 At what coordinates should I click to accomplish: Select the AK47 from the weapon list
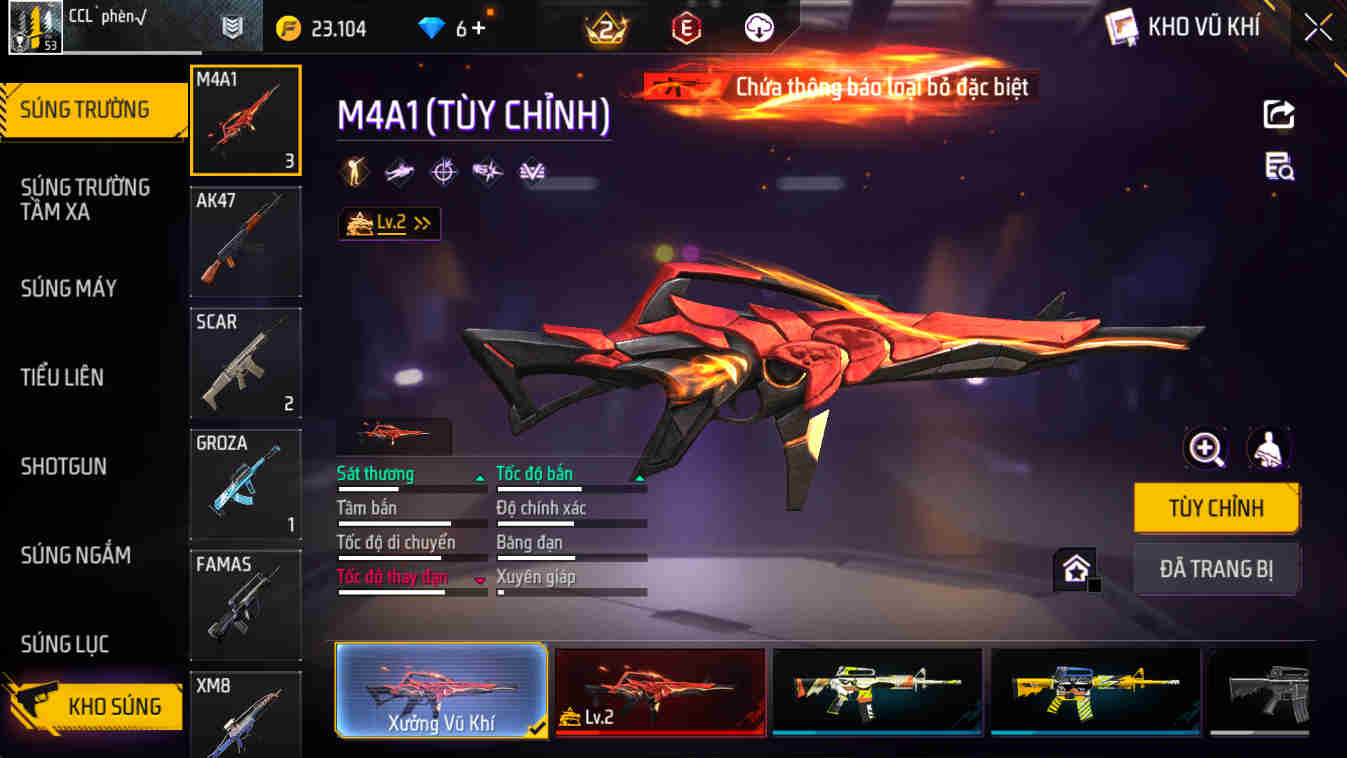point(245,241)
